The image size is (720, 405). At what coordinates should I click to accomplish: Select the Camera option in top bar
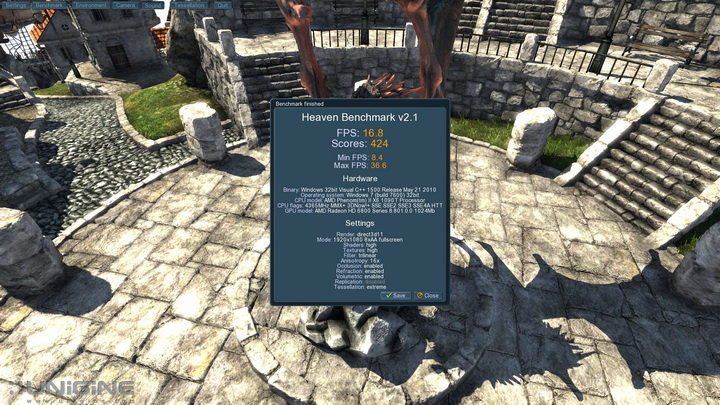tap(125, 5)
